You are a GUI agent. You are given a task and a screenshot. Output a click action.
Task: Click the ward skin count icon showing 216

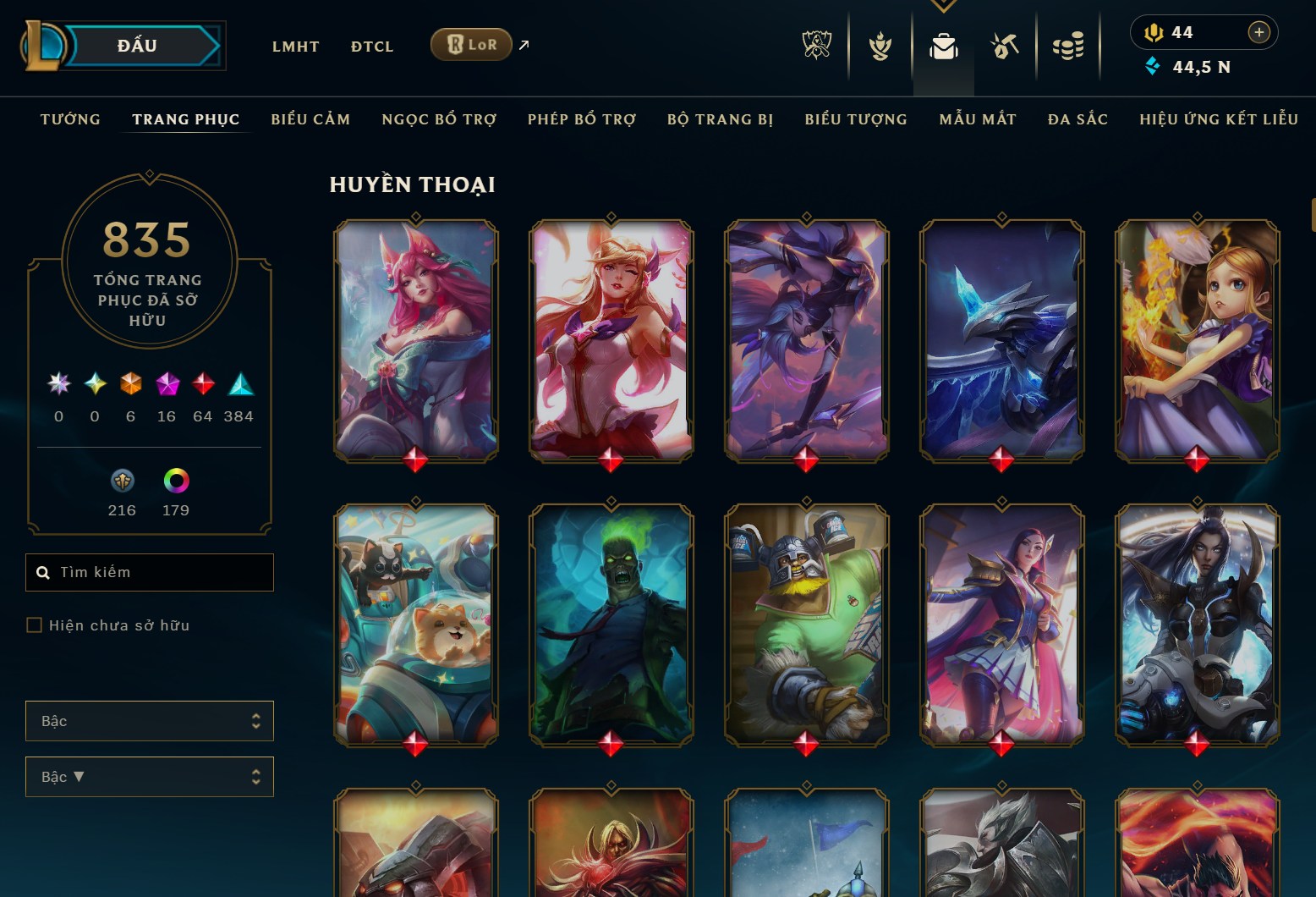[123, 481]
